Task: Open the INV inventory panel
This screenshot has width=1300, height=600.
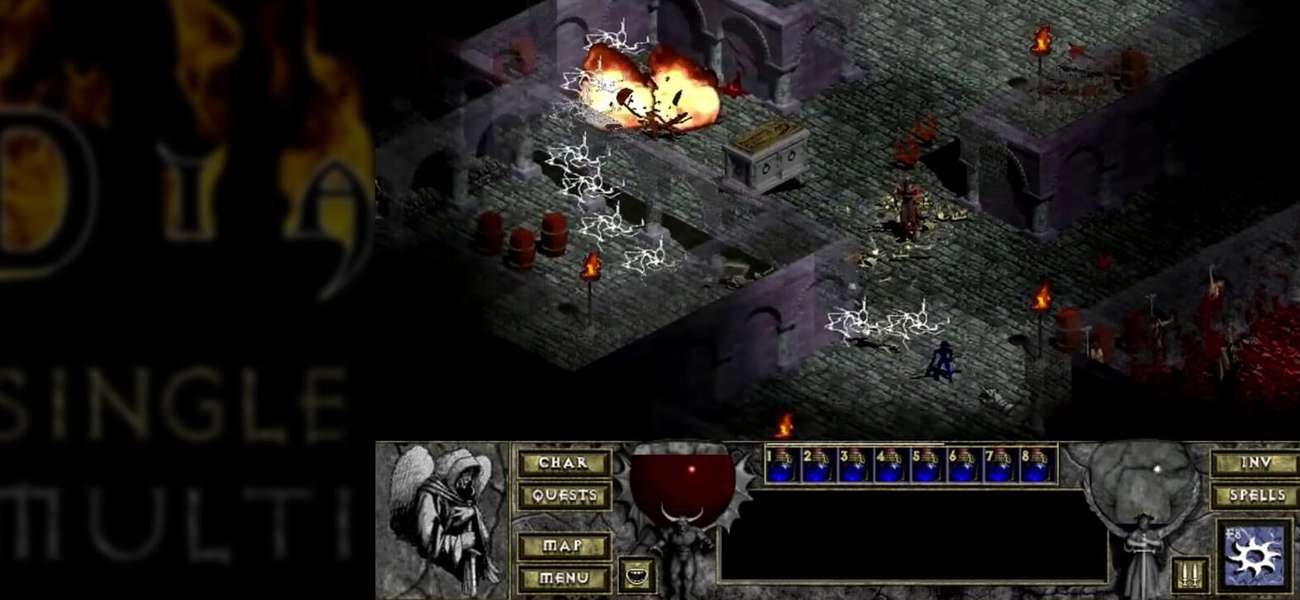Action: [x=1254, y=464]
